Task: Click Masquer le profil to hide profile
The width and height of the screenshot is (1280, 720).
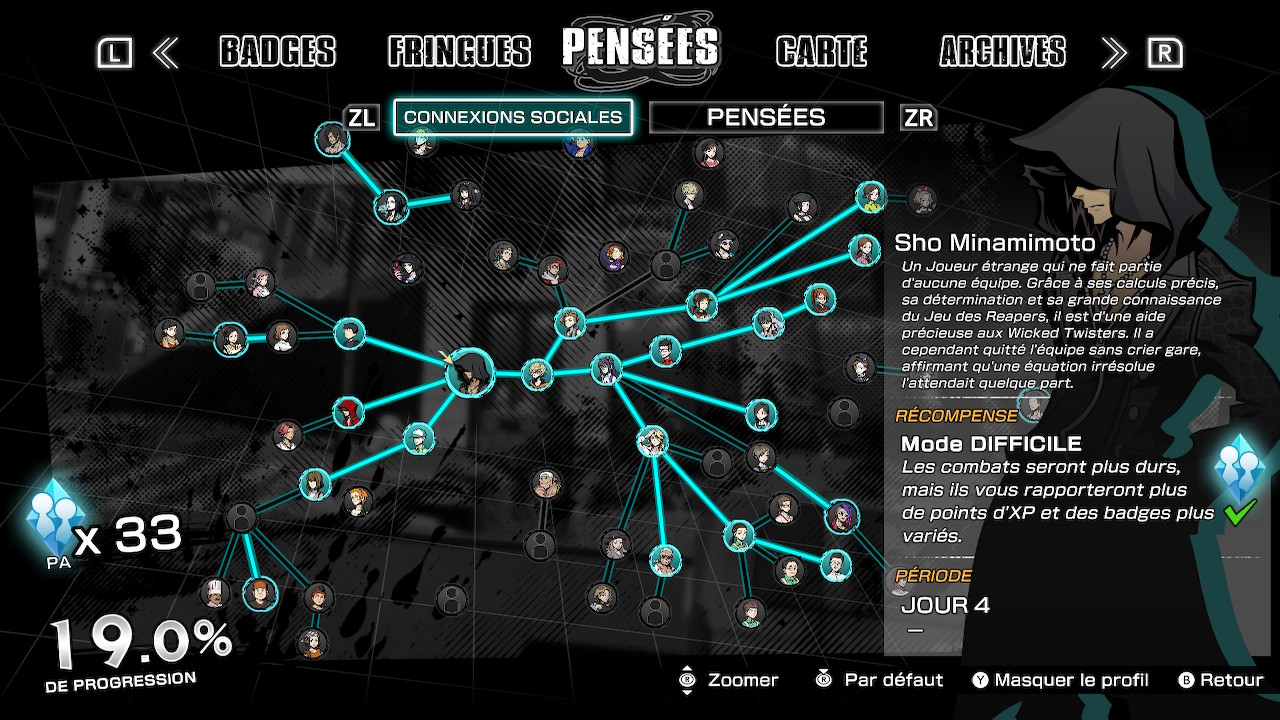Action: (x=1060, y=680)
